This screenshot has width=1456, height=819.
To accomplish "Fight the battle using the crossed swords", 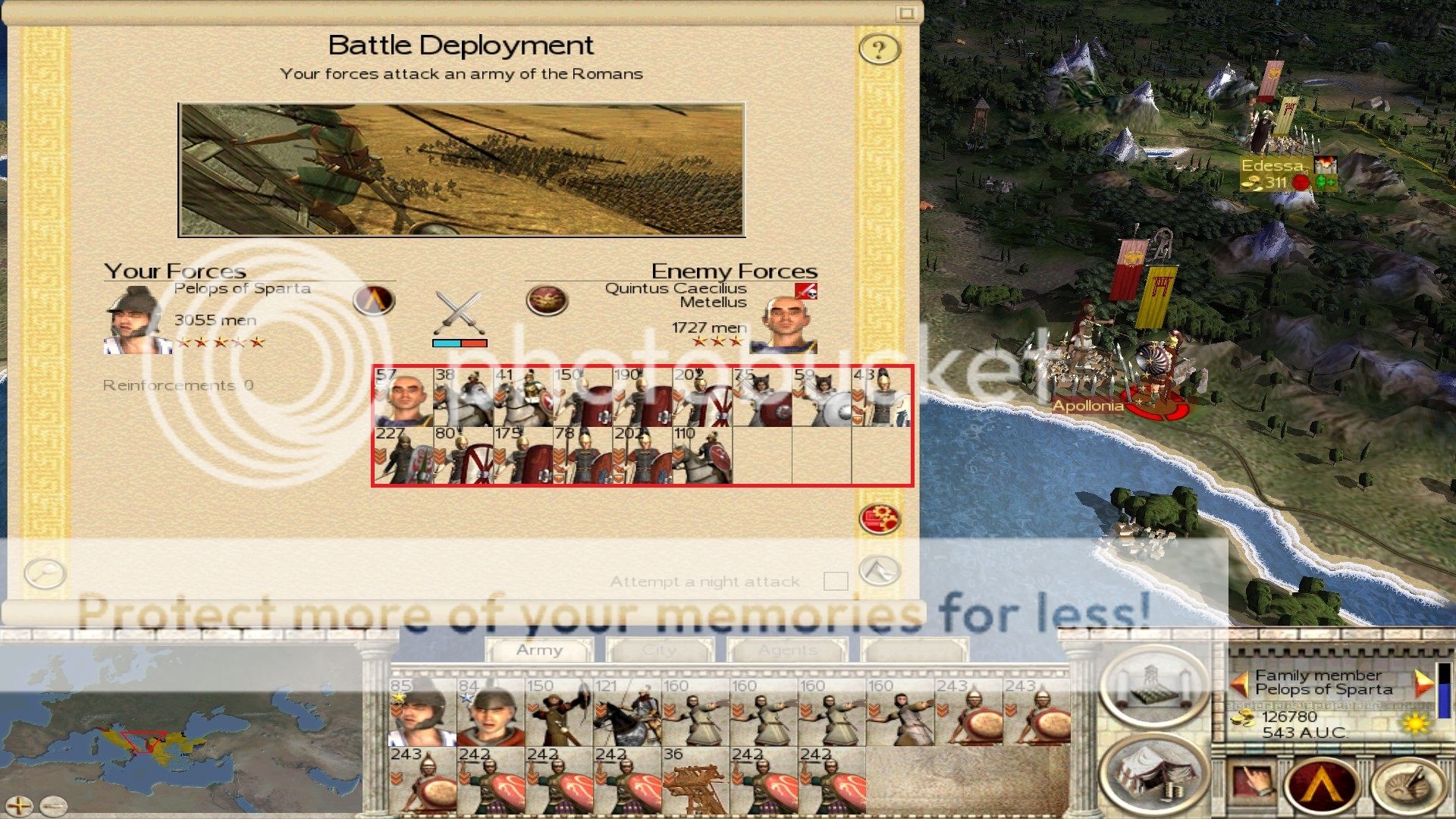I will coord(460,312).
